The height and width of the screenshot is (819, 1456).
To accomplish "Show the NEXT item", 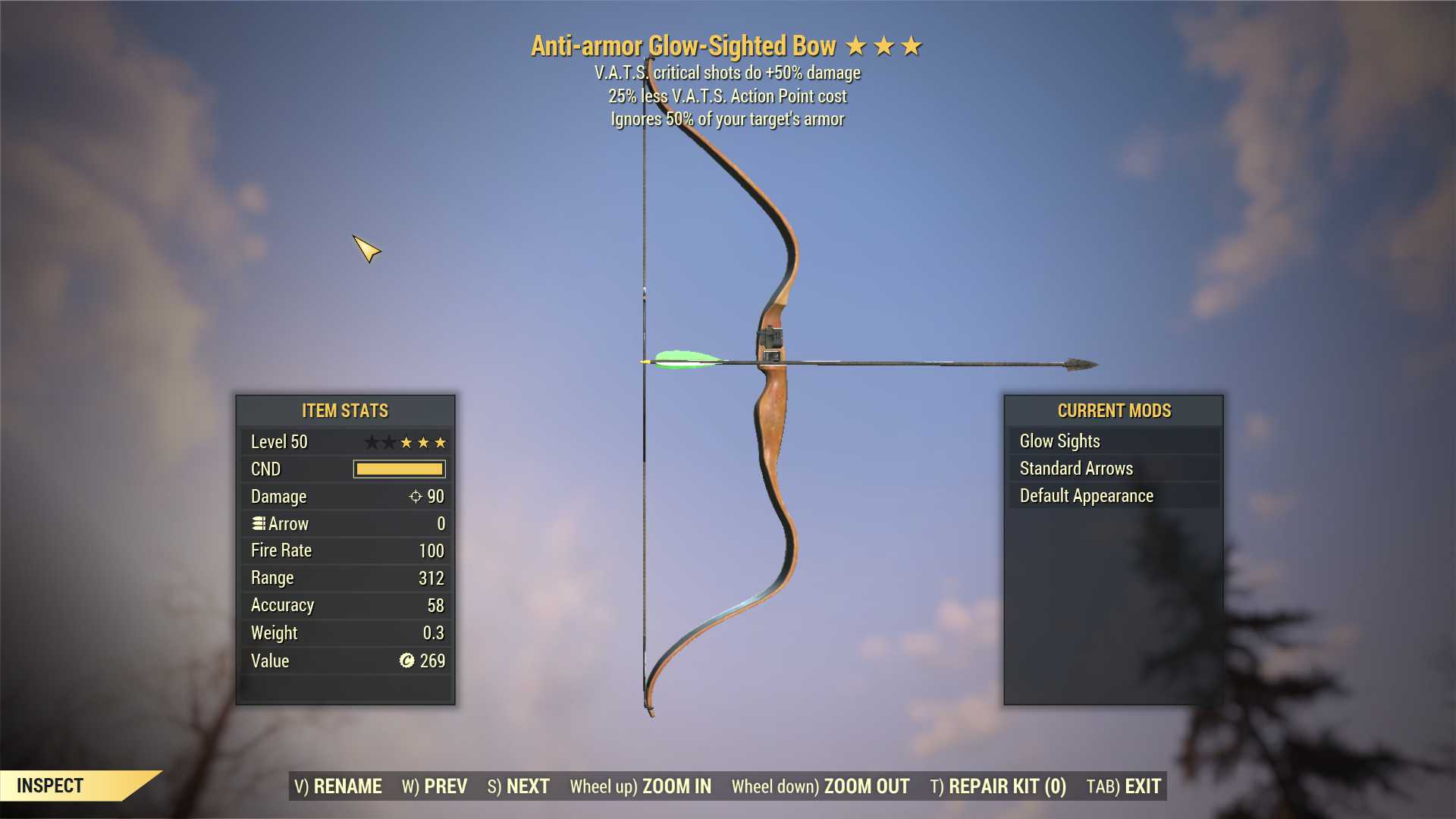I will click(x=519, y=786).
